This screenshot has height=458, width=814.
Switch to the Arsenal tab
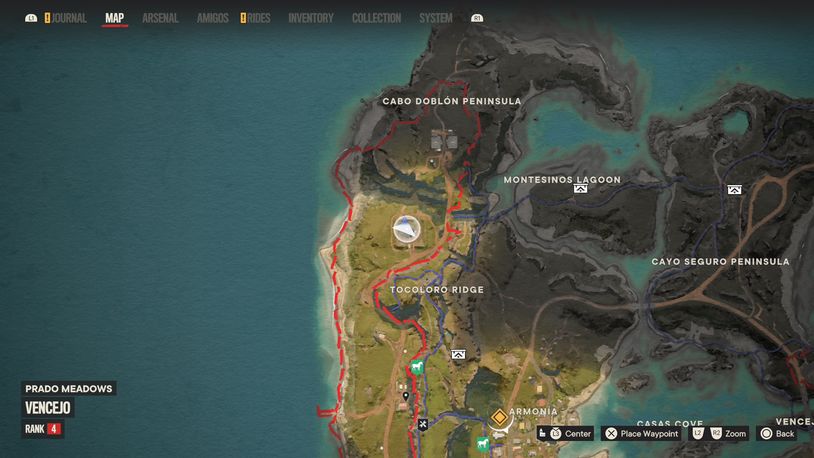(x=160, y=18)
